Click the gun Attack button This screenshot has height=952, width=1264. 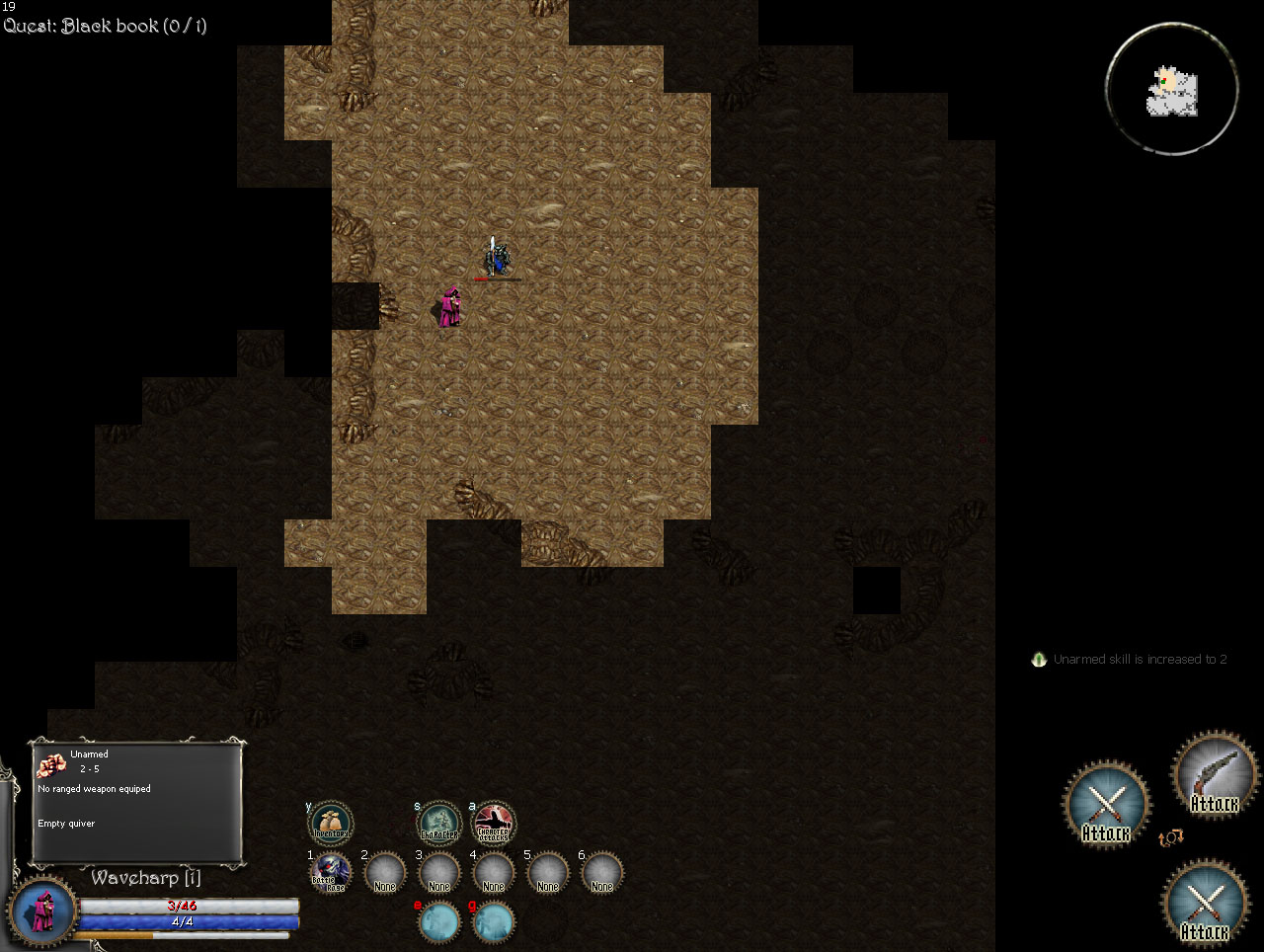point(1214,775)
